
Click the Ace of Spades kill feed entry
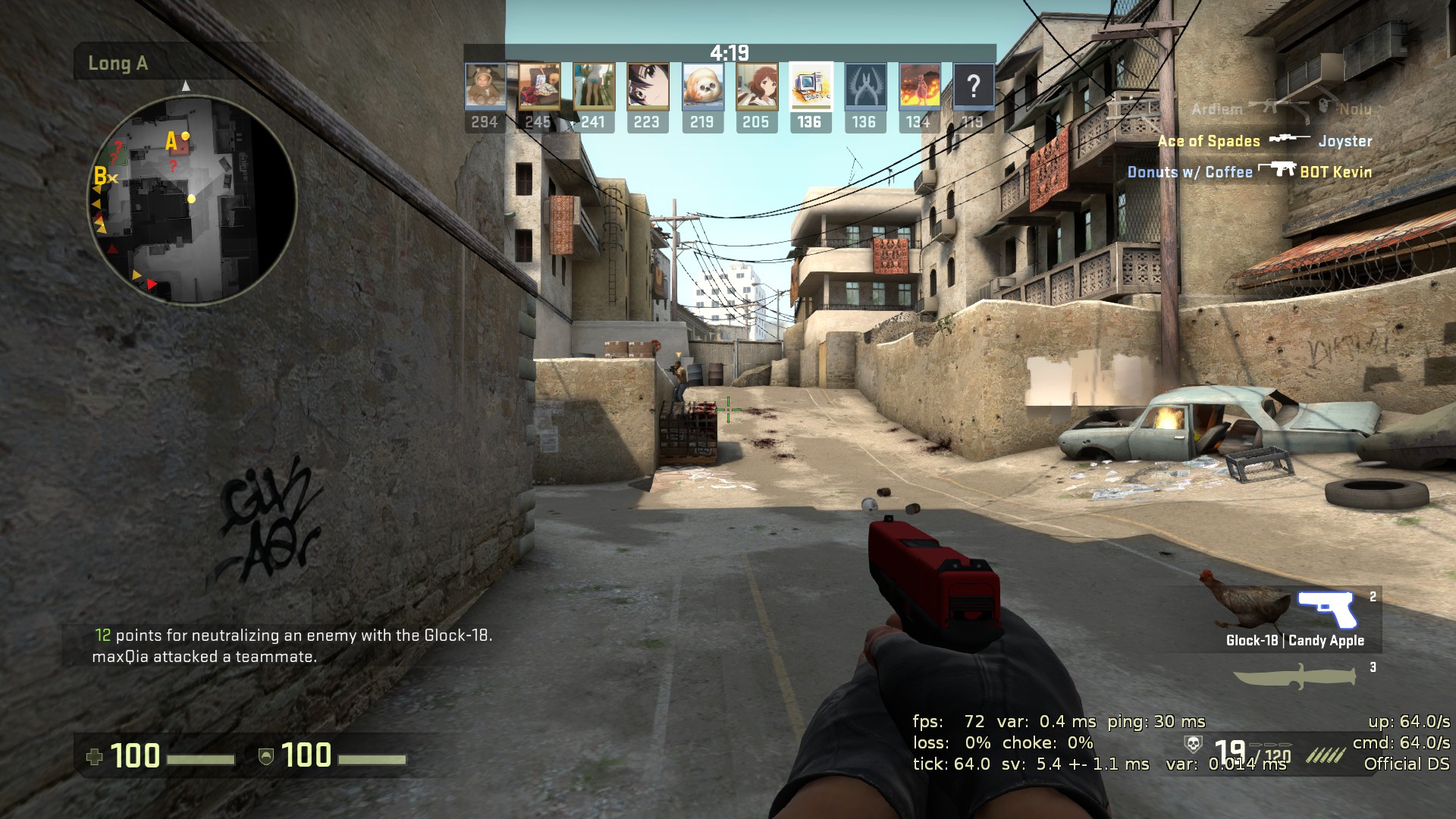click(x=1264, y=141)
